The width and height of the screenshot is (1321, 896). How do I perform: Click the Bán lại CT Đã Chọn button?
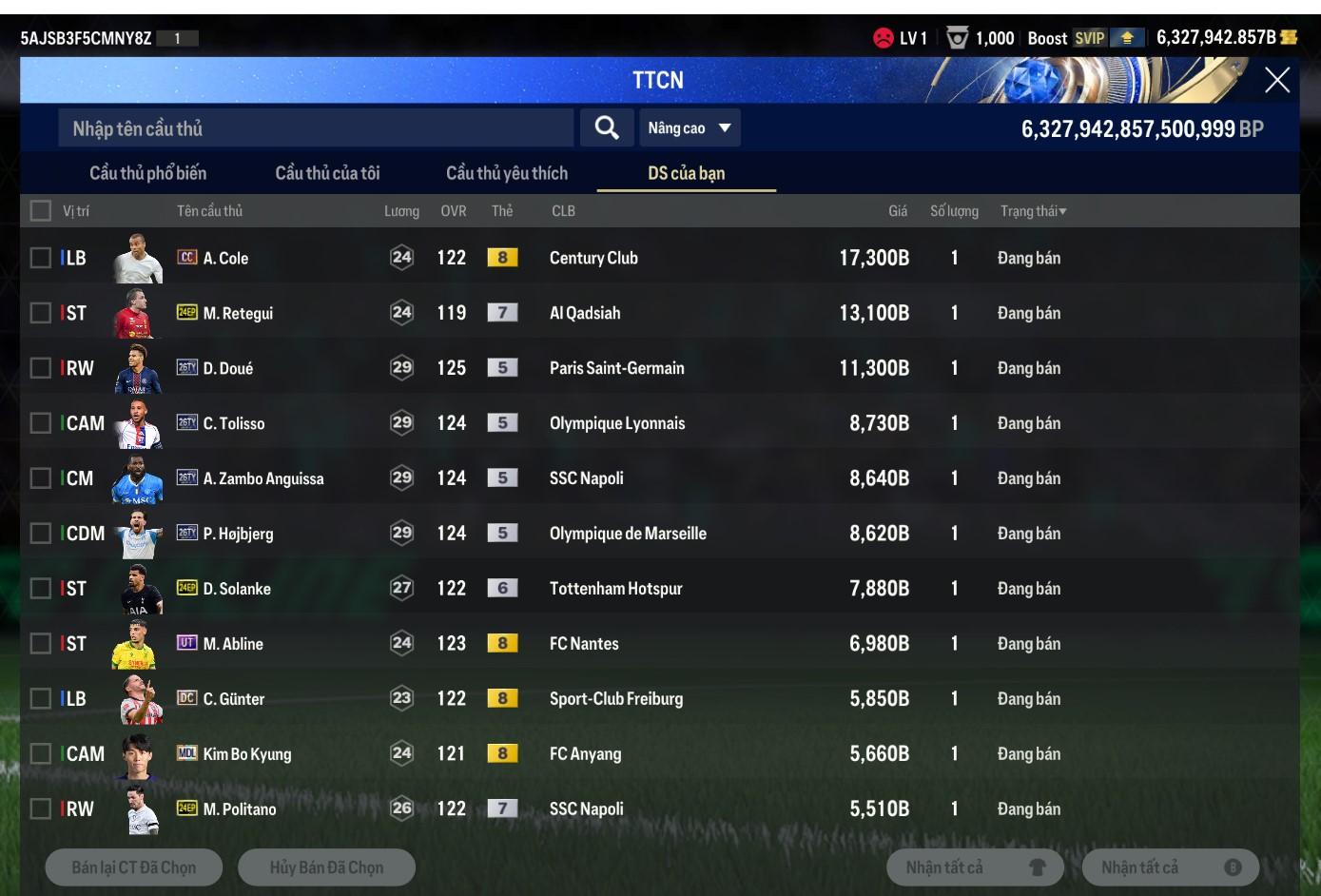134,867
